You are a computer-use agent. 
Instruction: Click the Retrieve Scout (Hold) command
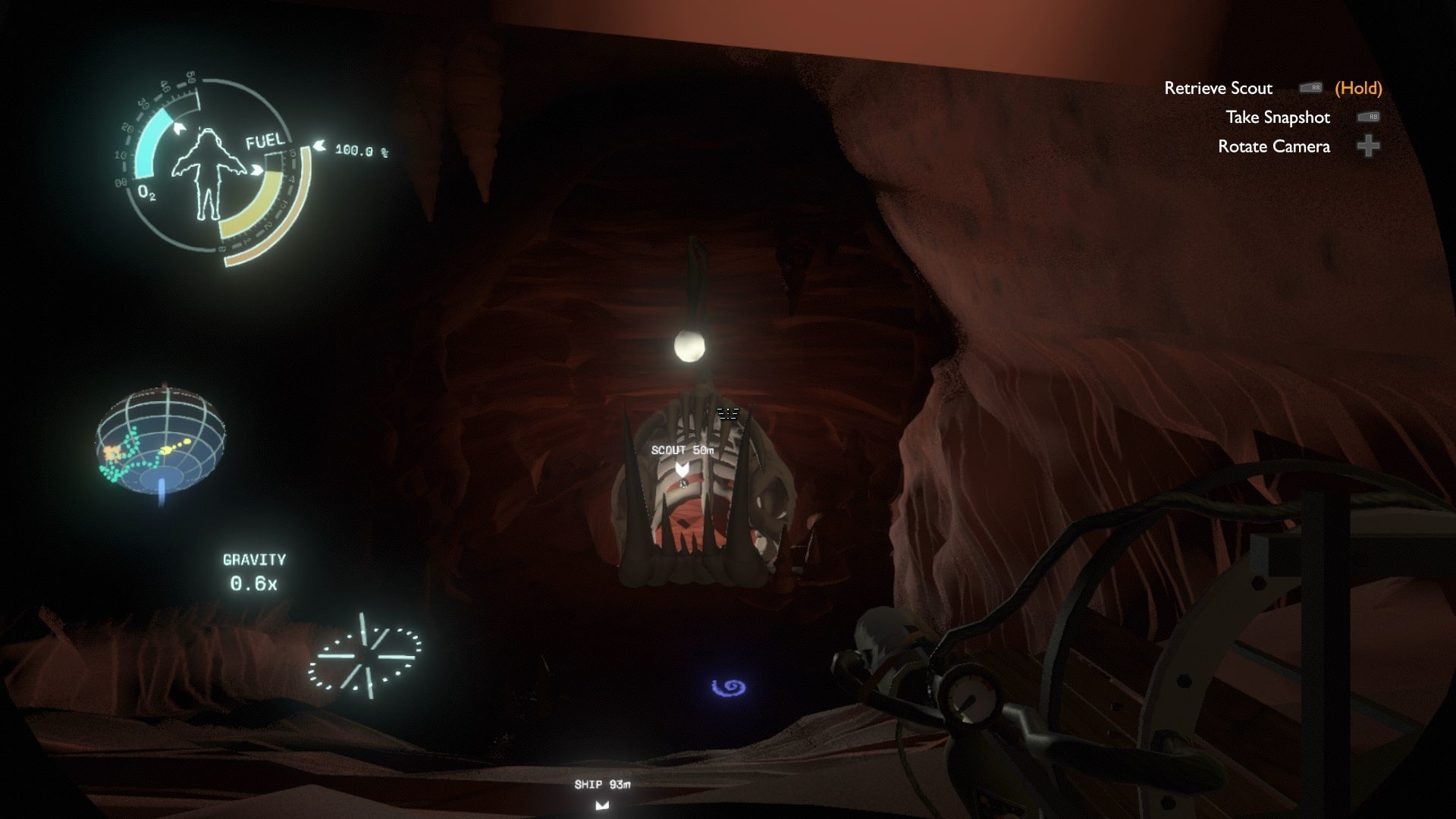click(x=1219, y=88)
